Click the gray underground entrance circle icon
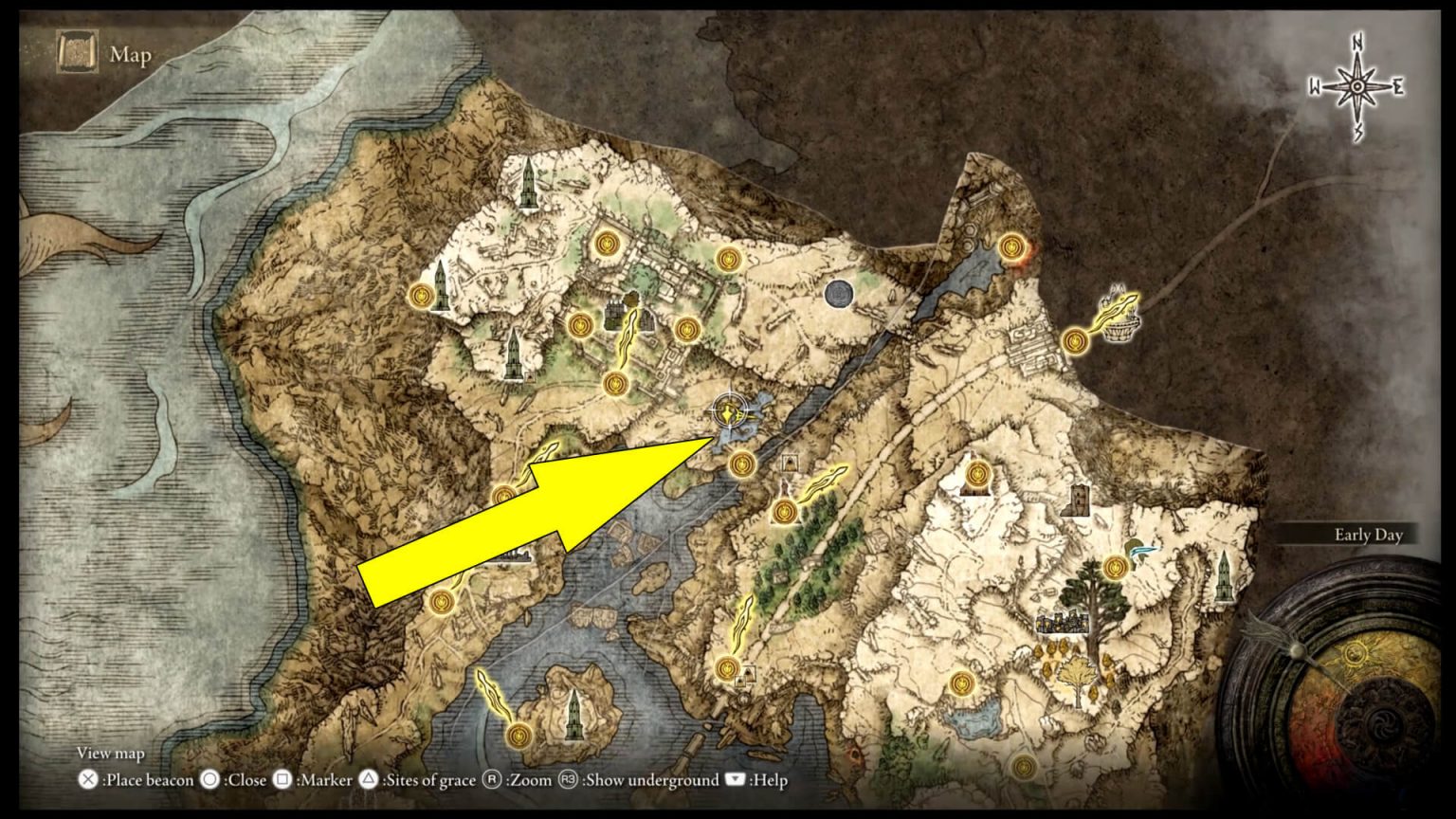The image size is (1456, 819). [x=841, y=294]
